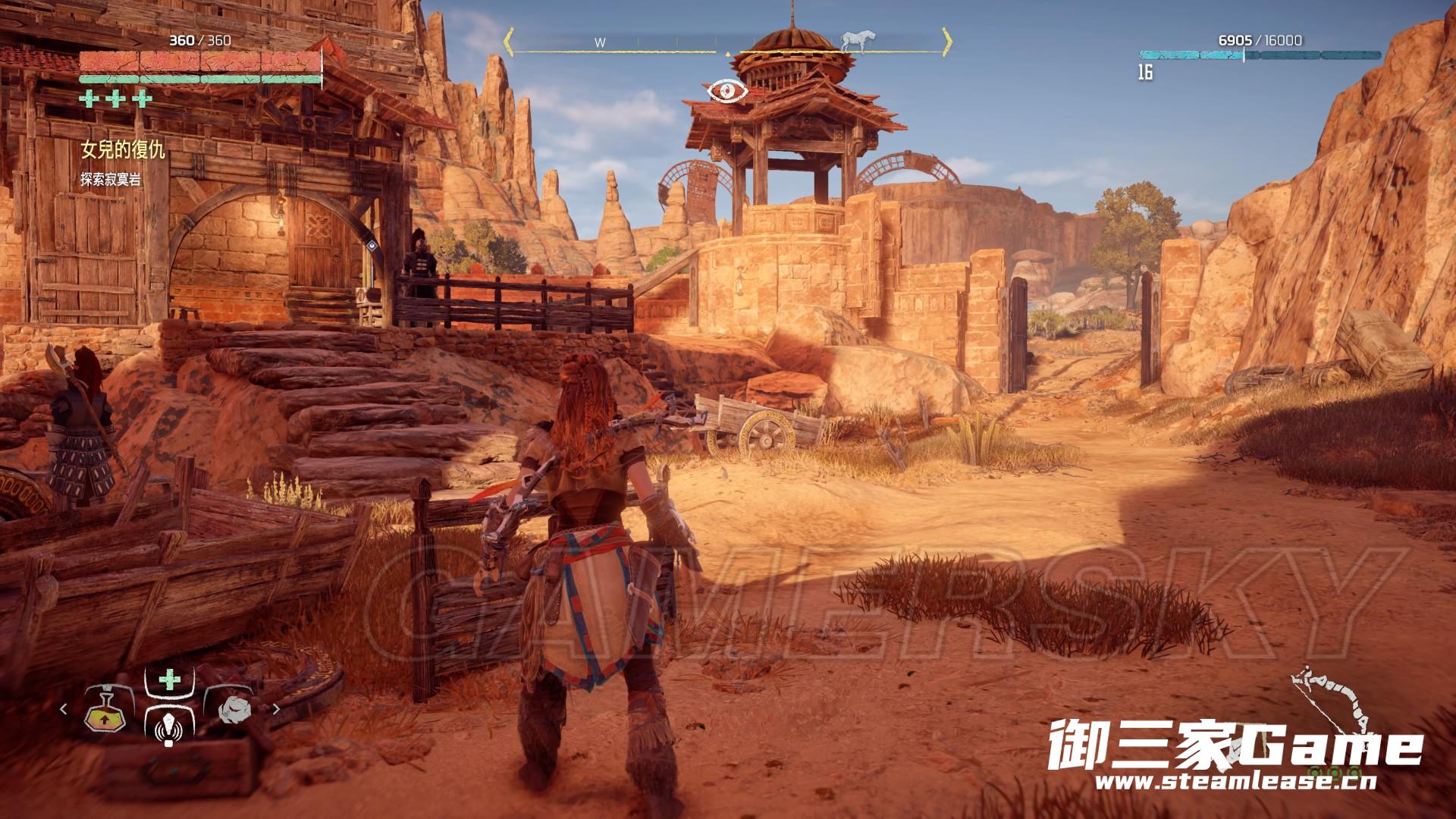Activate the lure call icon
Image resolution: width=1456 pixels, height=819 pixels.
click(168, 729)
